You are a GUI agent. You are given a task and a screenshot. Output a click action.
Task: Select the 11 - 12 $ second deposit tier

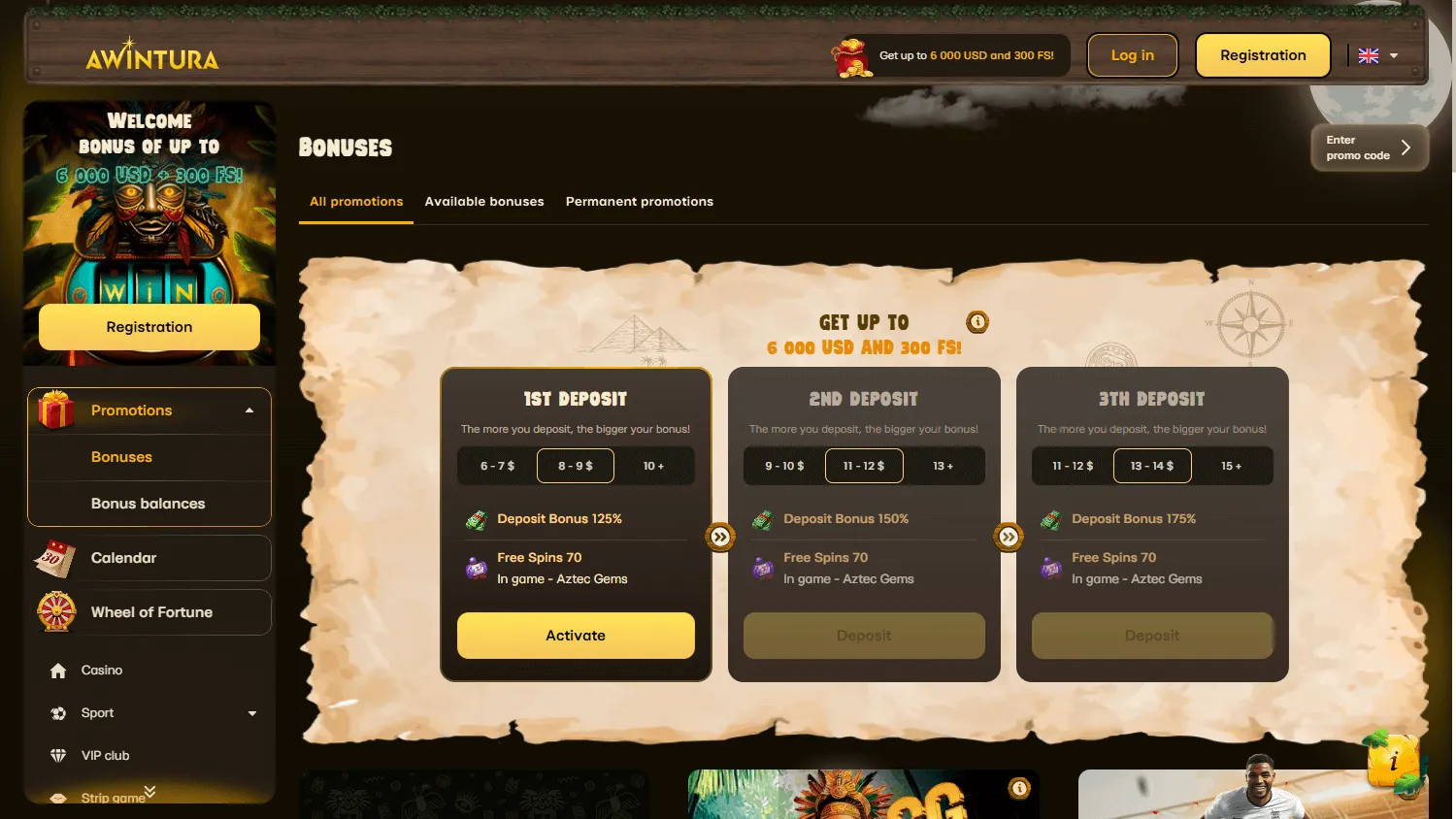coord(863,466)
